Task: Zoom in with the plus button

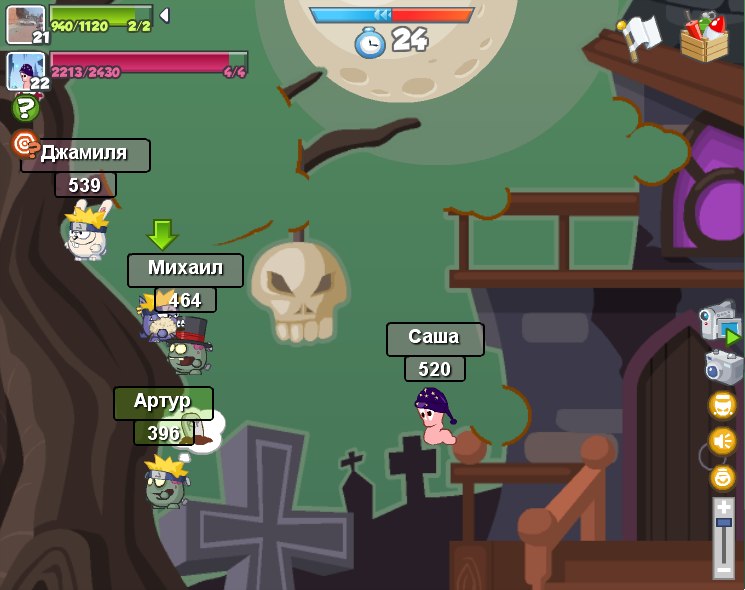Action: click(723, 507)
